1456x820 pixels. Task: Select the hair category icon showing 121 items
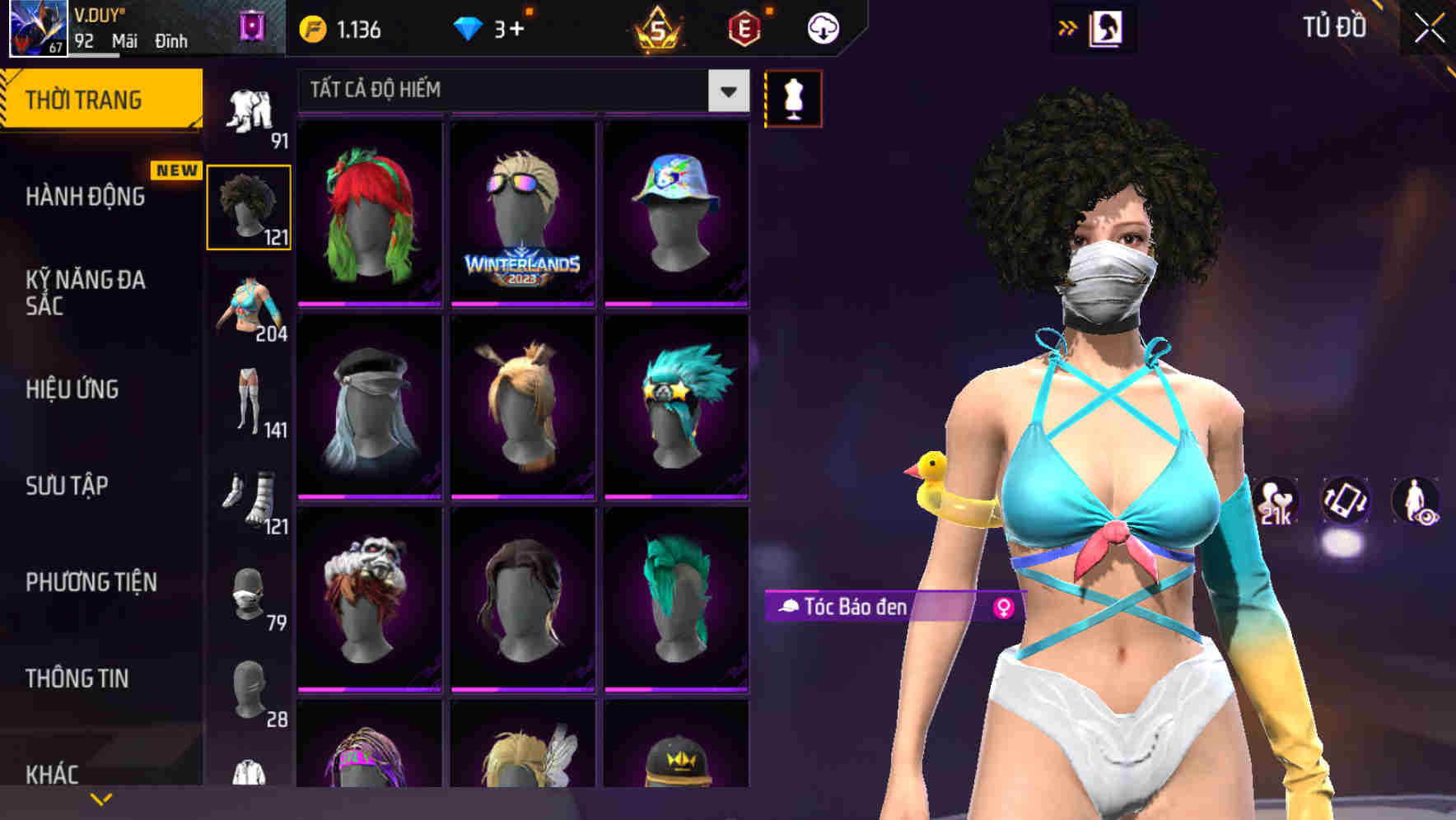(249, 206)
